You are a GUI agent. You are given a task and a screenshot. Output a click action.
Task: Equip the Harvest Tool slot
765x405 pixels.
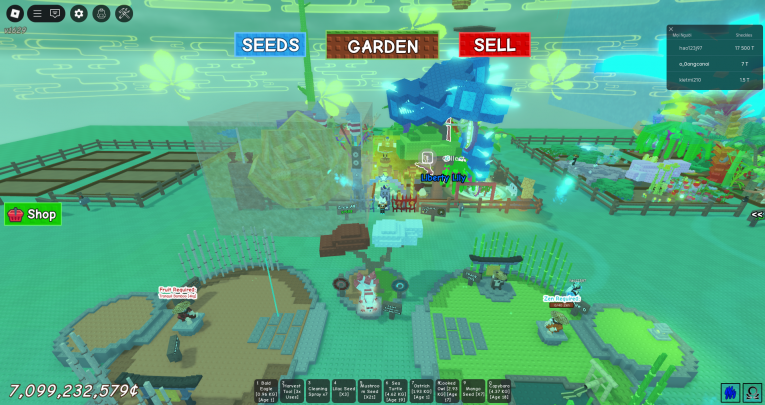point(291,391)
